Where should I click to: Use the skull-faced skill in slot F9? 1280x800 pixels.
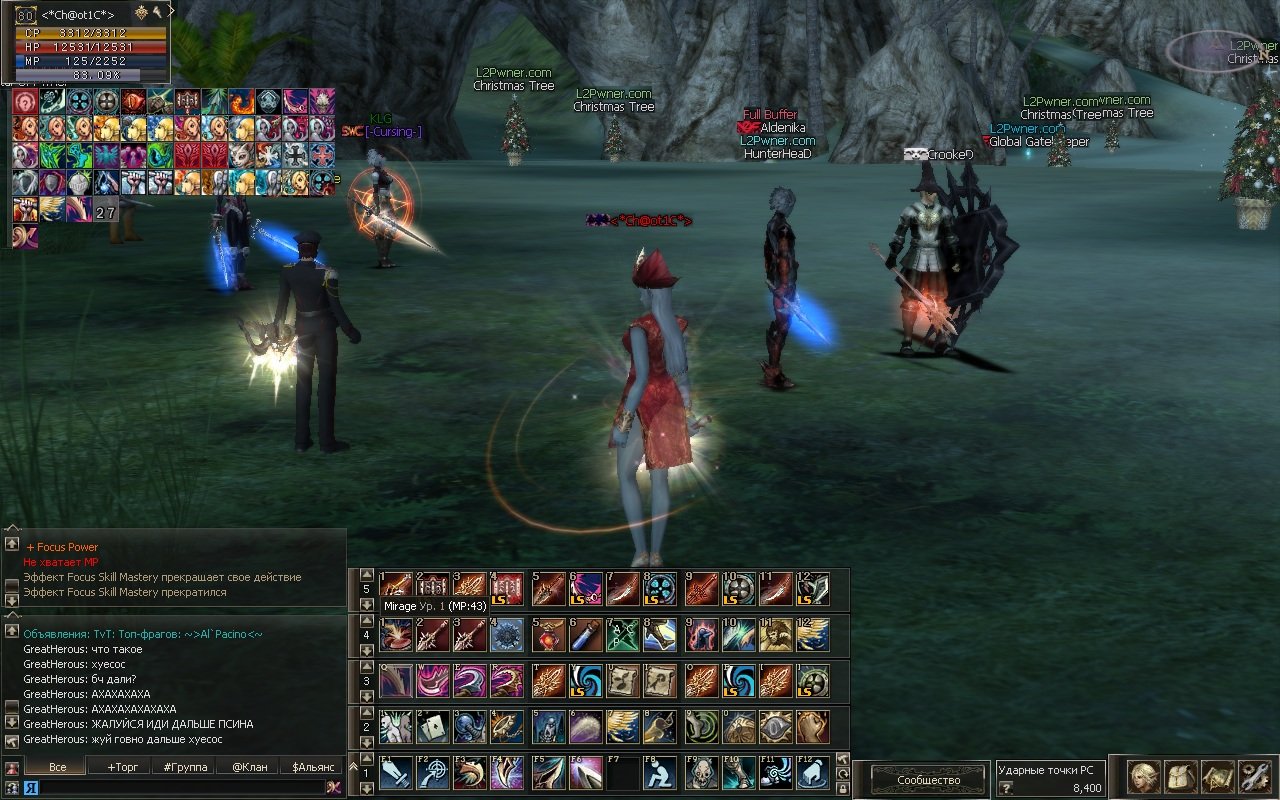point(700,772)
